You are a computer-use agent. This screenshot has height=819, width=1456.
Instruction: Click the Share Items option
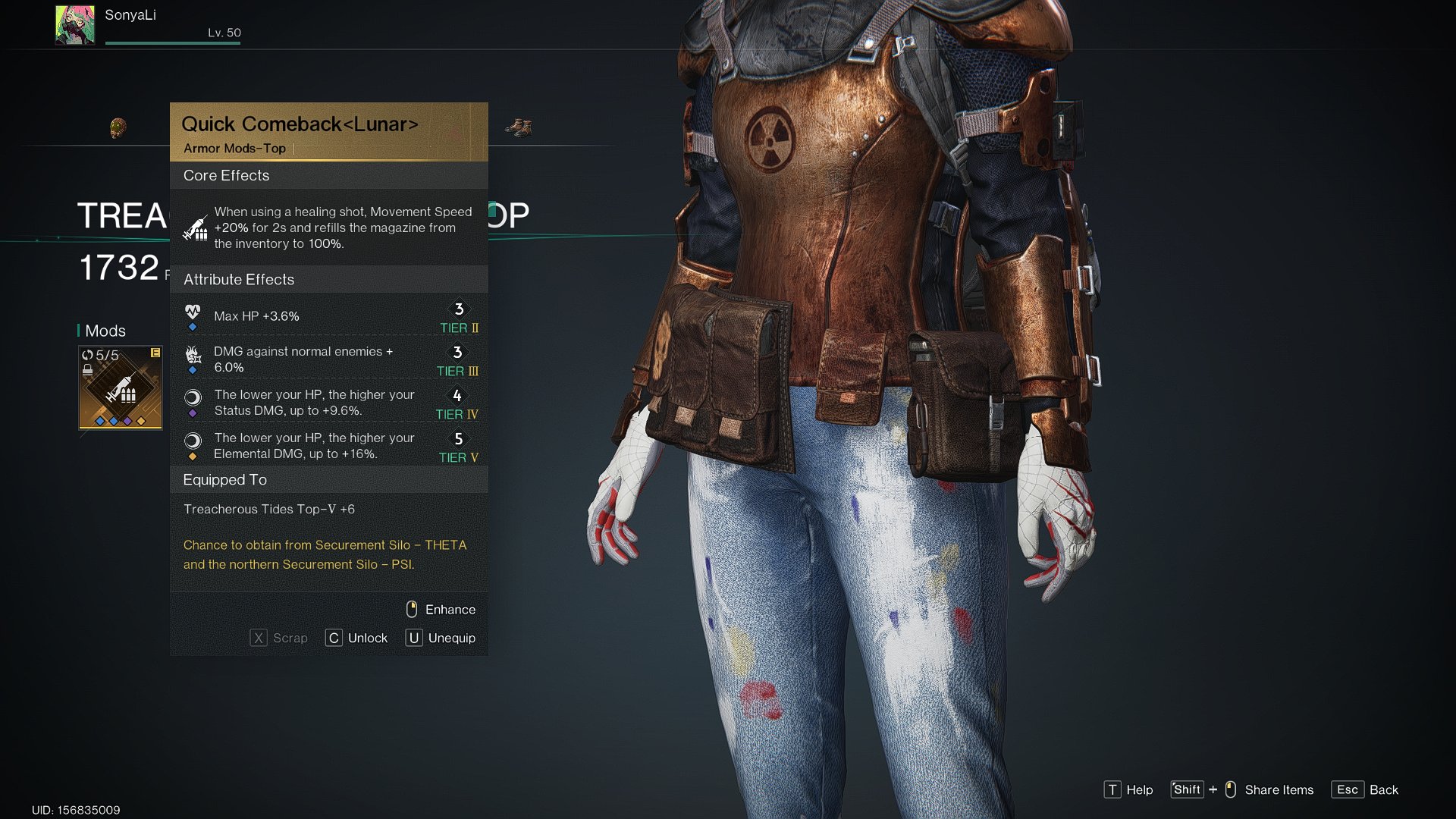1244,790
